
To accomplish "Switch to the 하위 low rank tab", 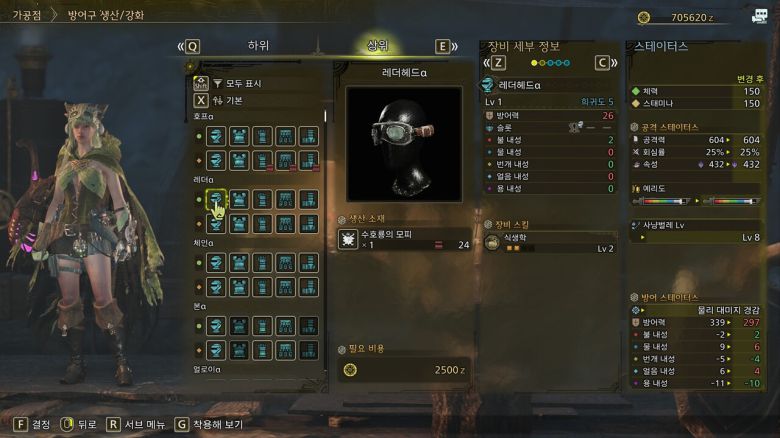I will (258, 46).
